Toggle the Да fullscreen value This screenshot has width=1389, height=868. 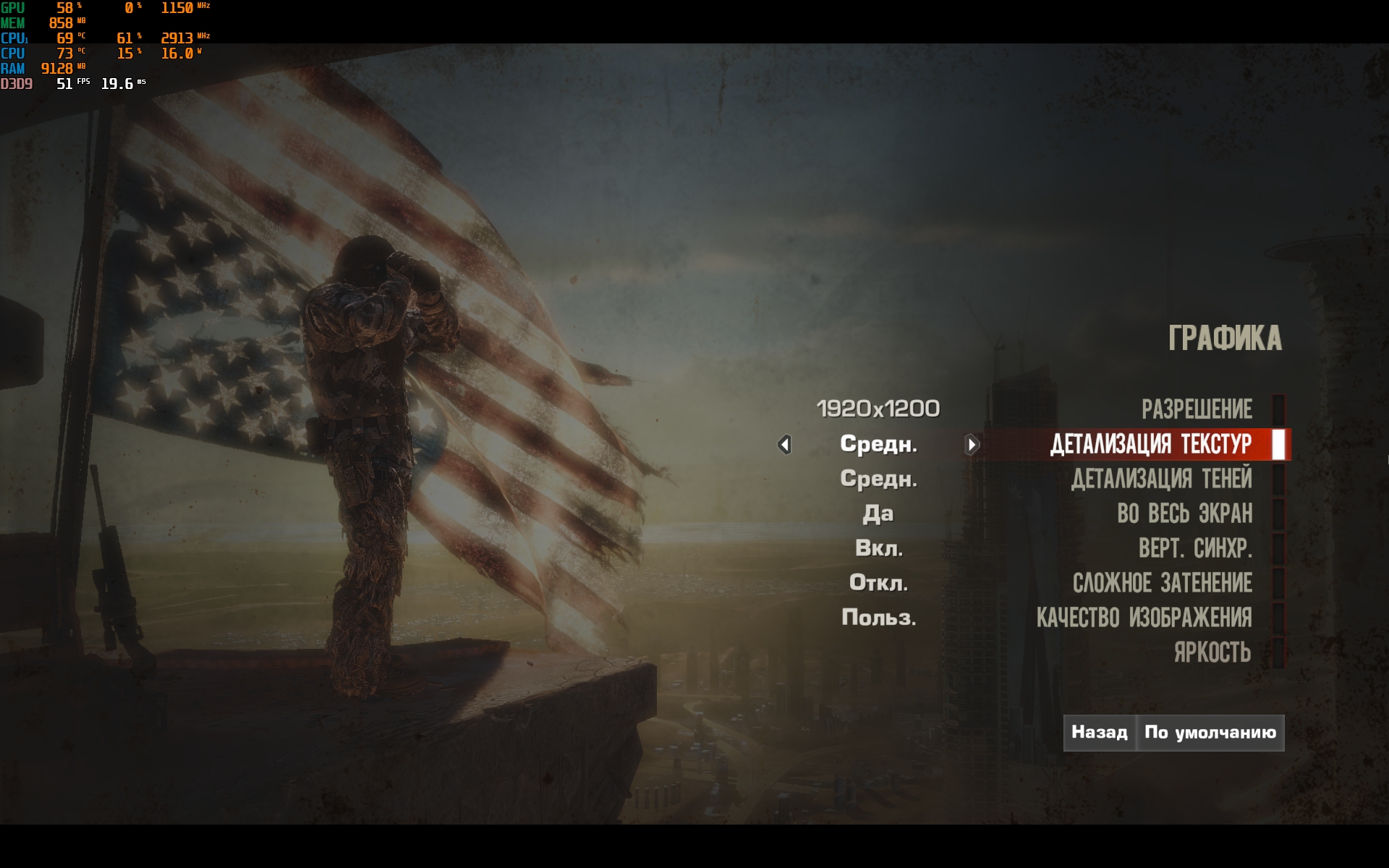878,514
